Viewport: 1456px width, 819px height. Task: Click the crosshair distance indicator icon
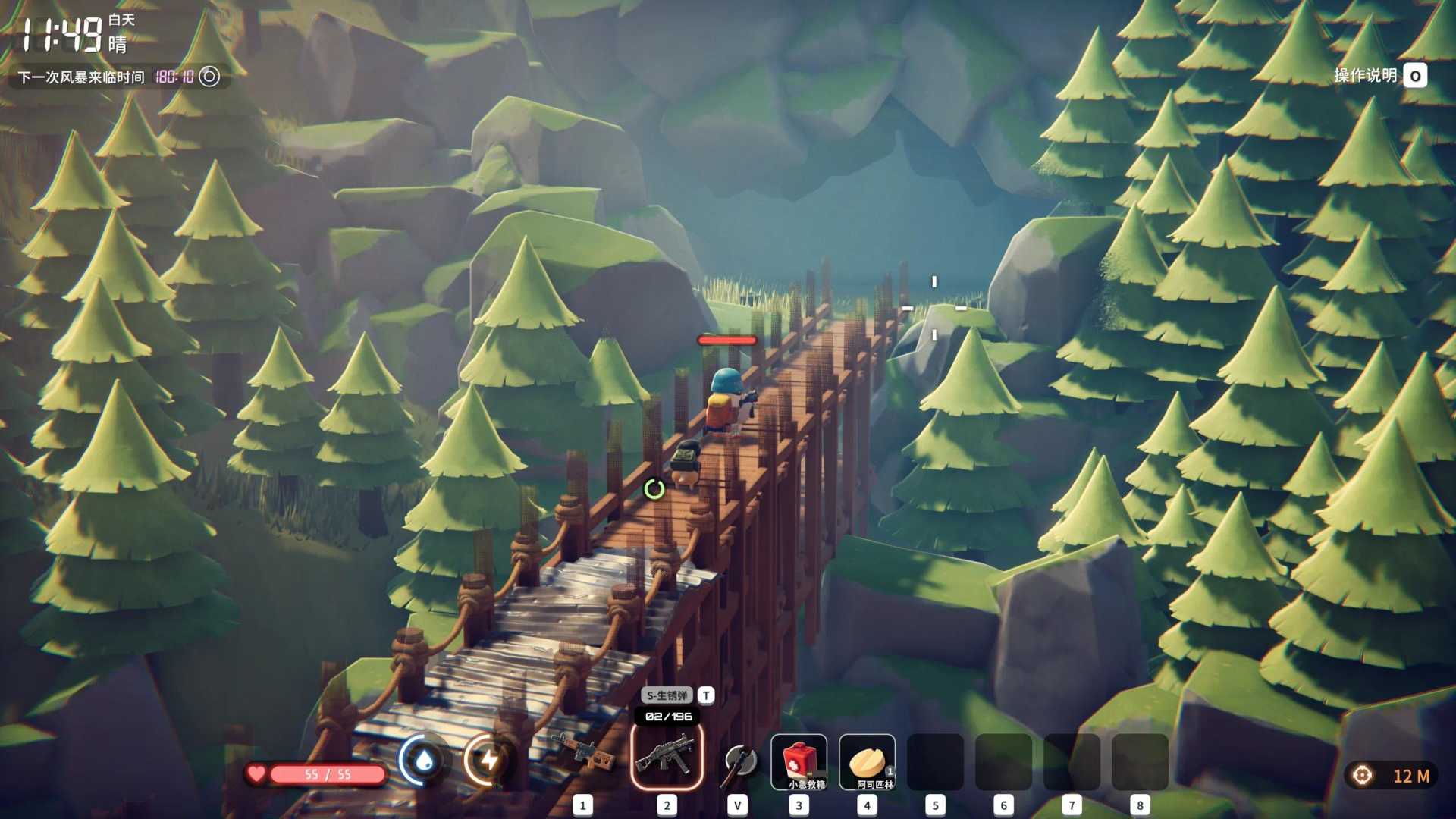pos(1362,776)
